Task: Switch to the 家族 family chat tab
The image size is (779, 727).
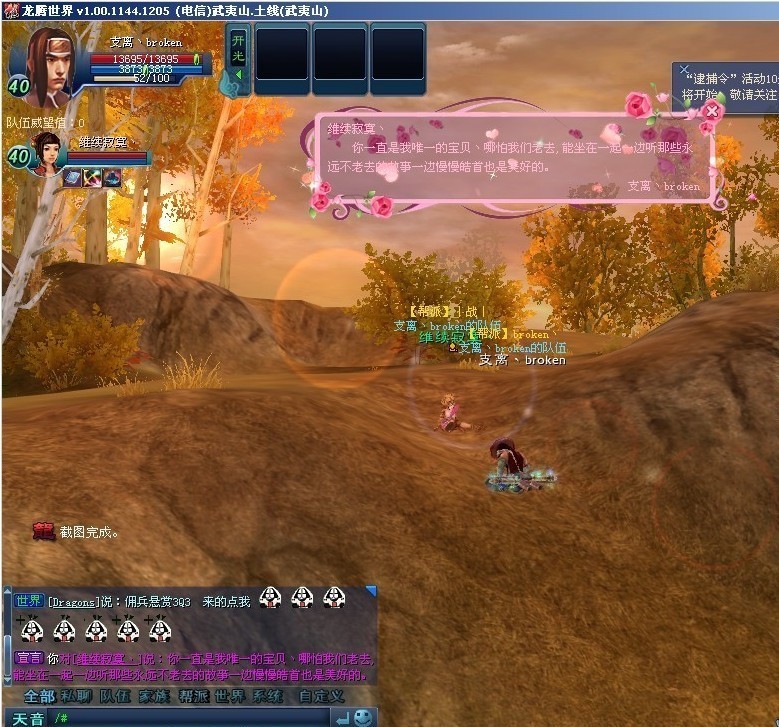Action: [x=154, y=696]
